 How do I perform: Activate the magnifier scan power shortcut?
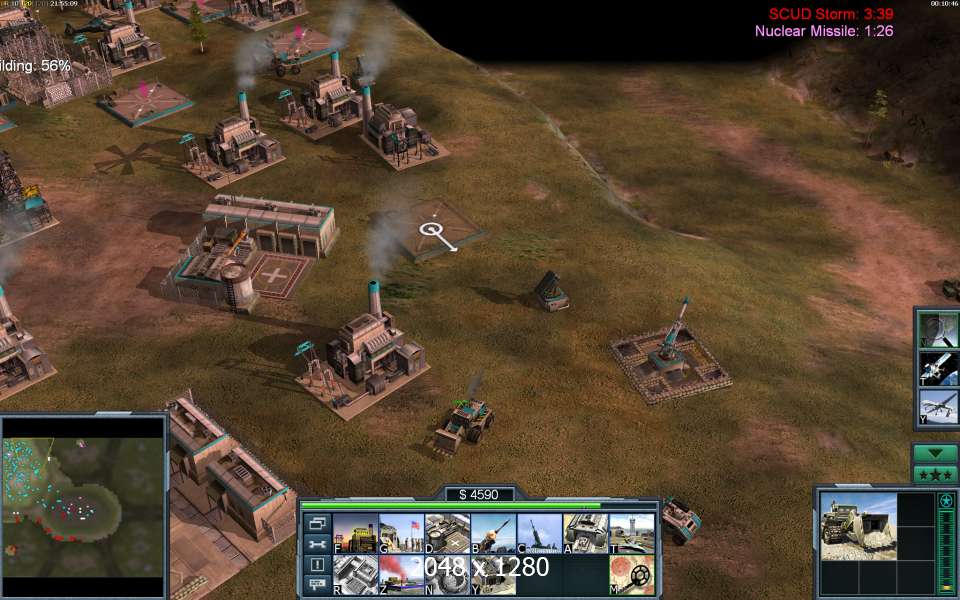939,330
